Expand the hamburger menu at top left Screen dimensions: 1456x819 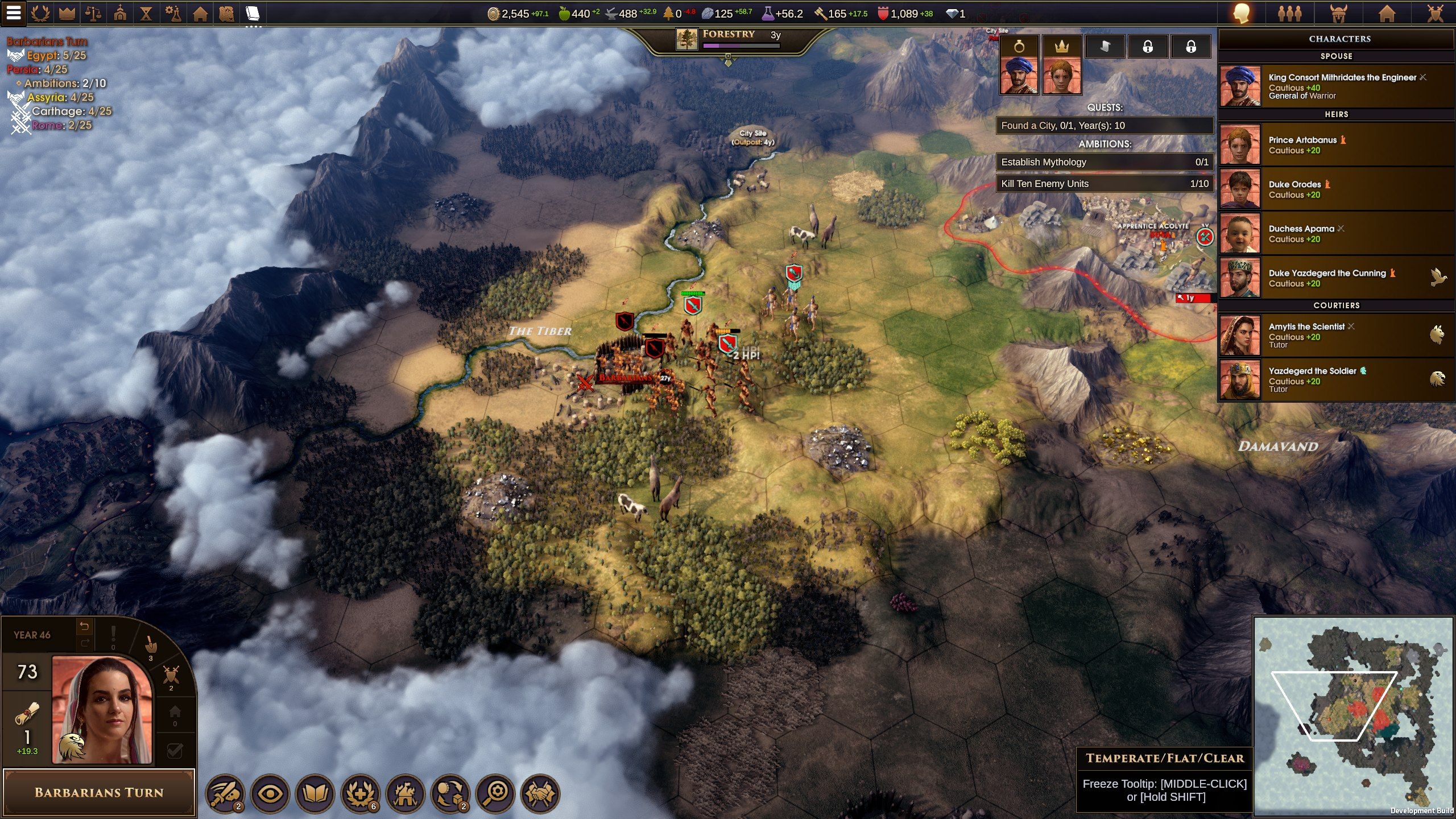14,14
